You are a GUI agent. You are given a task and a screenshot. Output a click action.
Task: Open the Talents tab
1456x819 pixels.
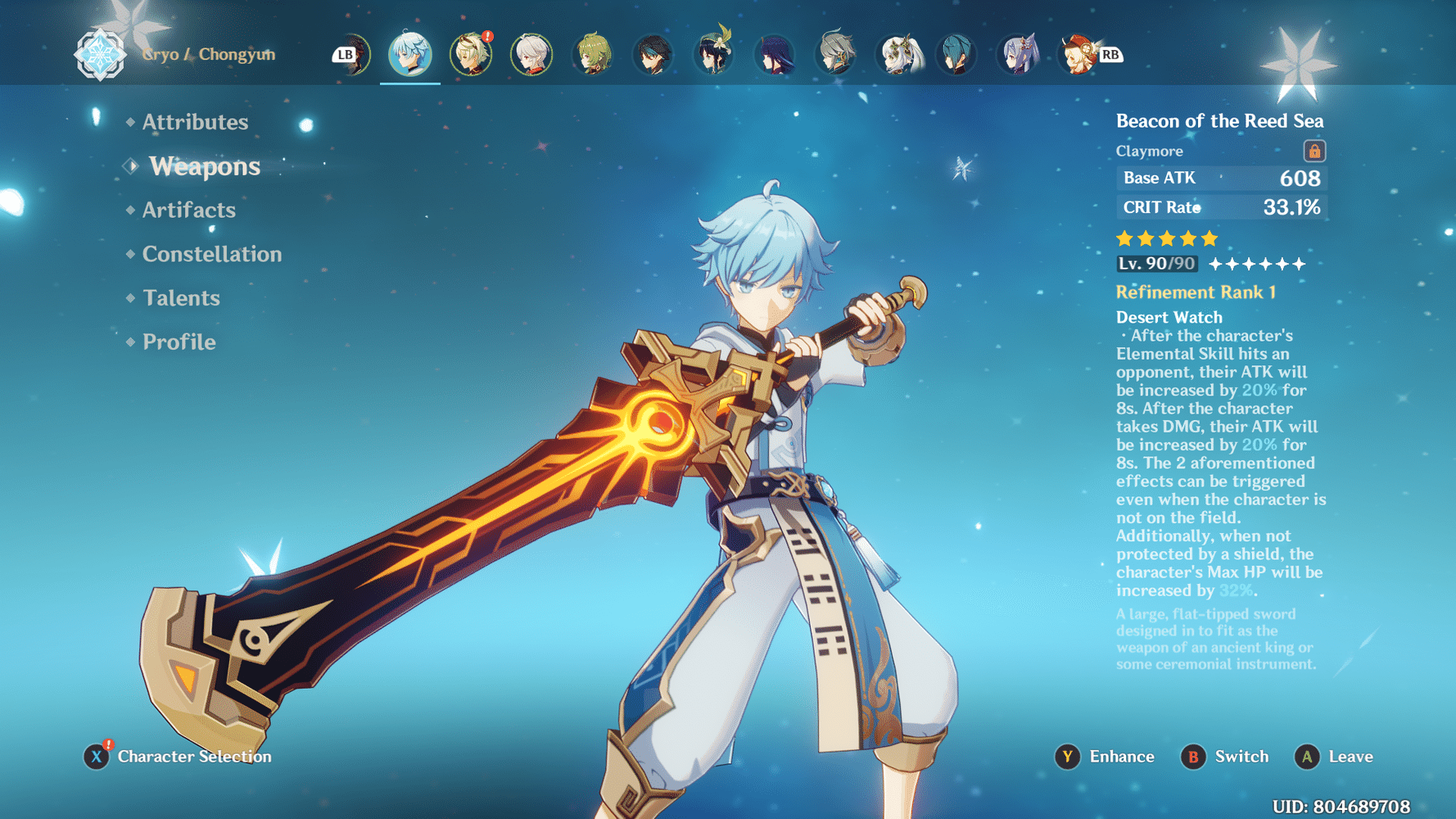180,298
